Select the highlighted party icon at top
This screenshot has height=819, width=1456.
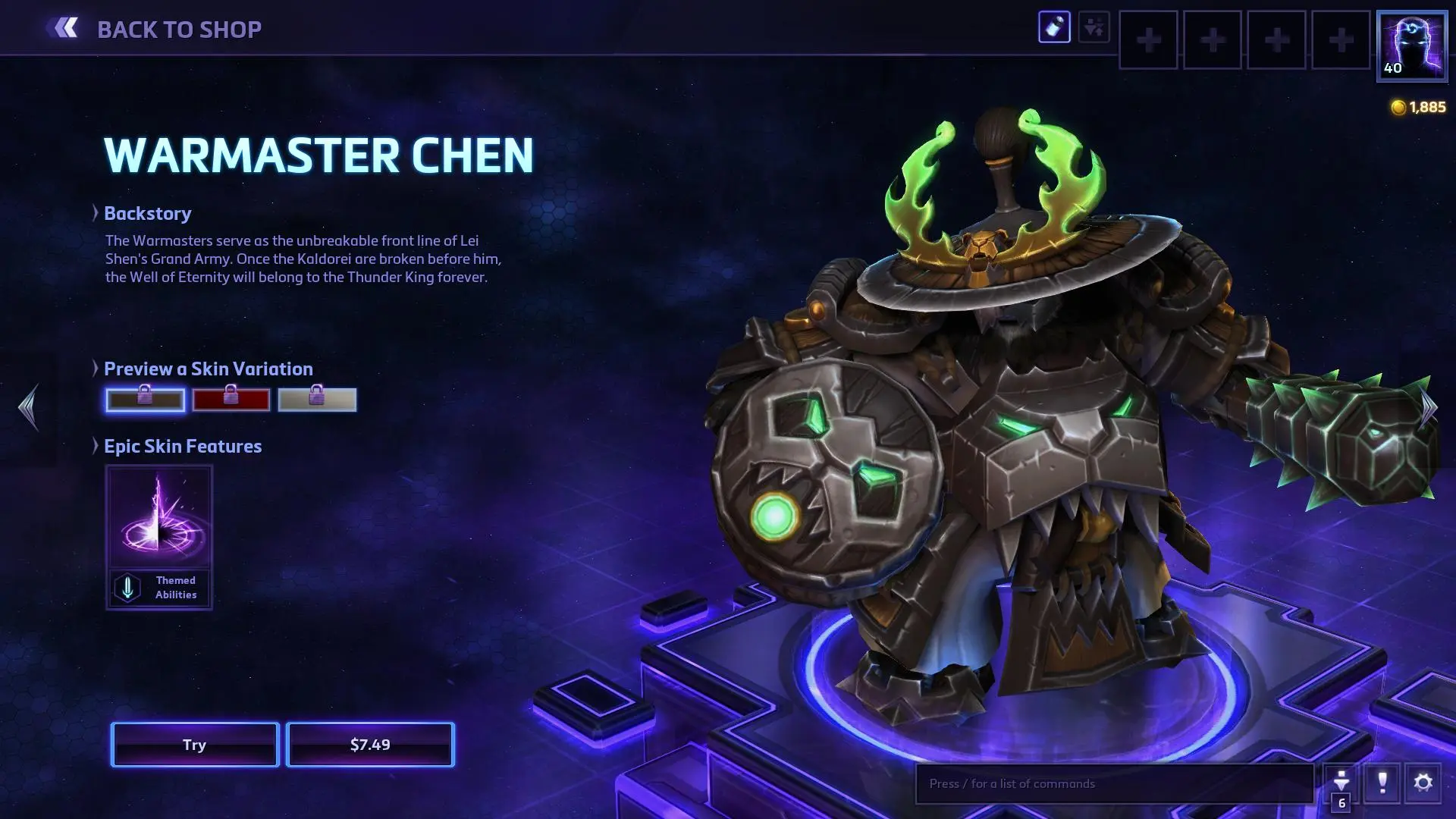point(1054,27)
